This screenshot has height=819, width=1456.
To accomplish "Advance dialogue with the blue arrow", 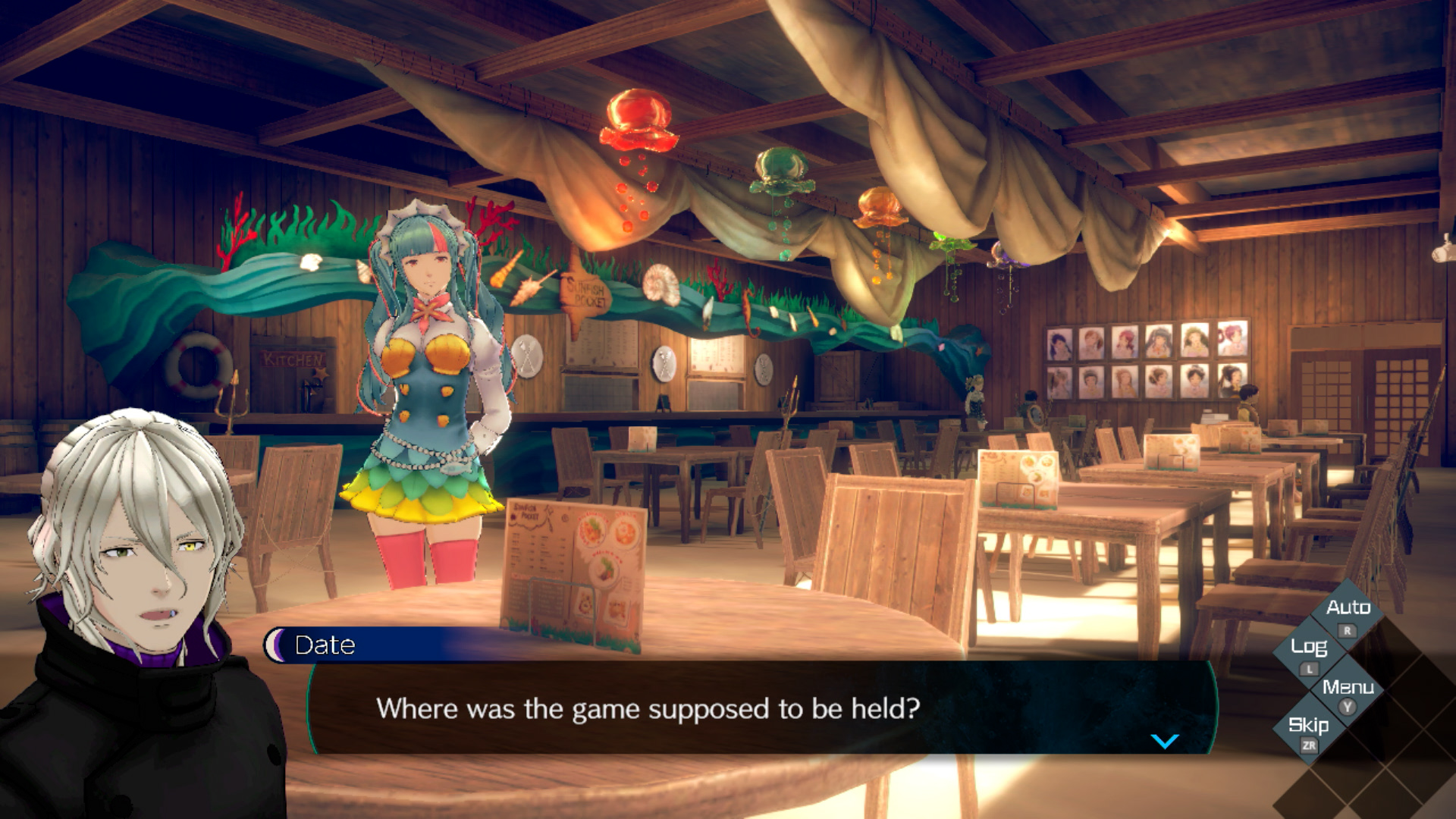I will click(x=1165, y=741).
